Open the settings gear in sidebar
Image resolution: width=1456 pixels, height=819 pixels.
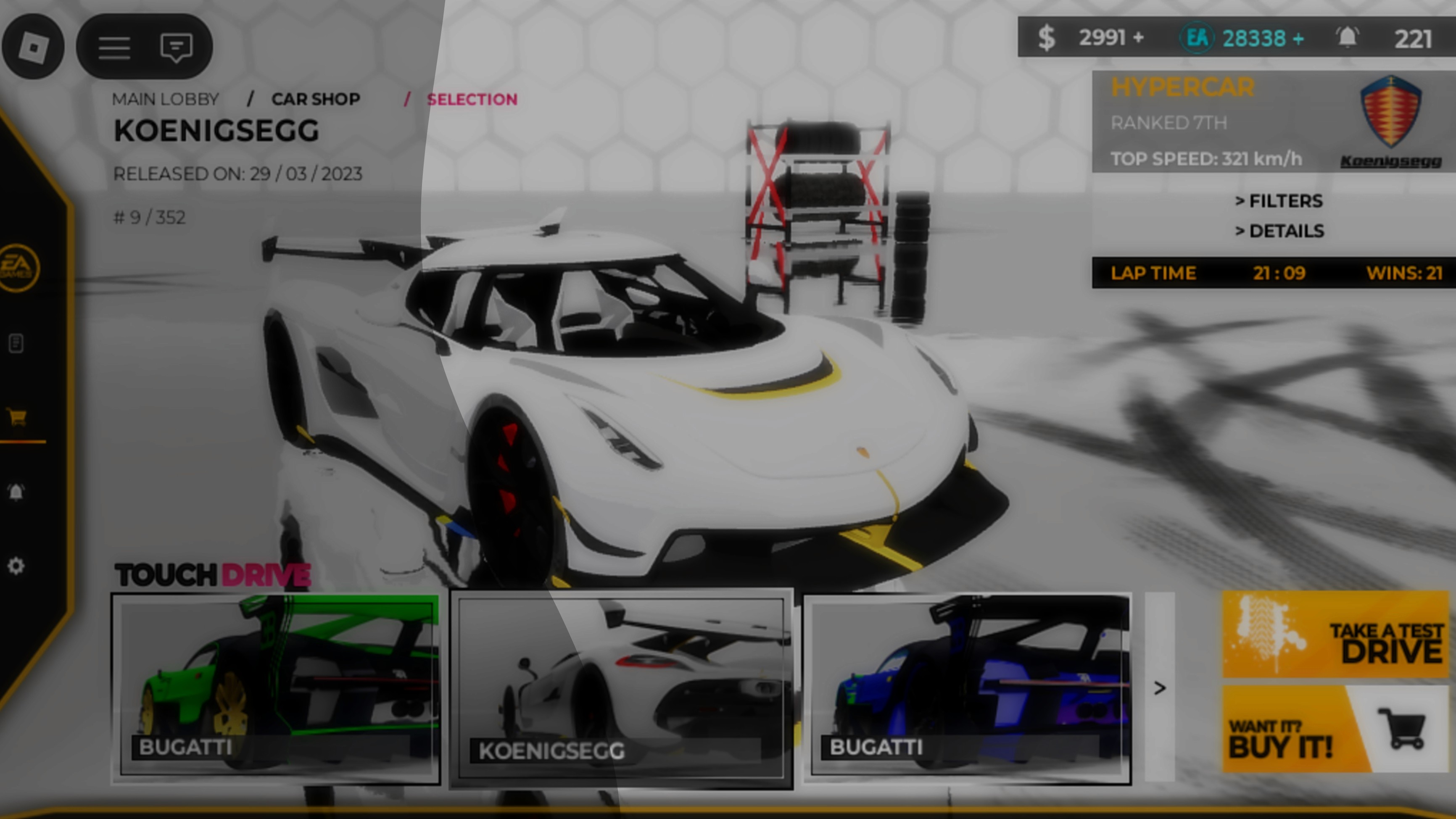point(16,566)
